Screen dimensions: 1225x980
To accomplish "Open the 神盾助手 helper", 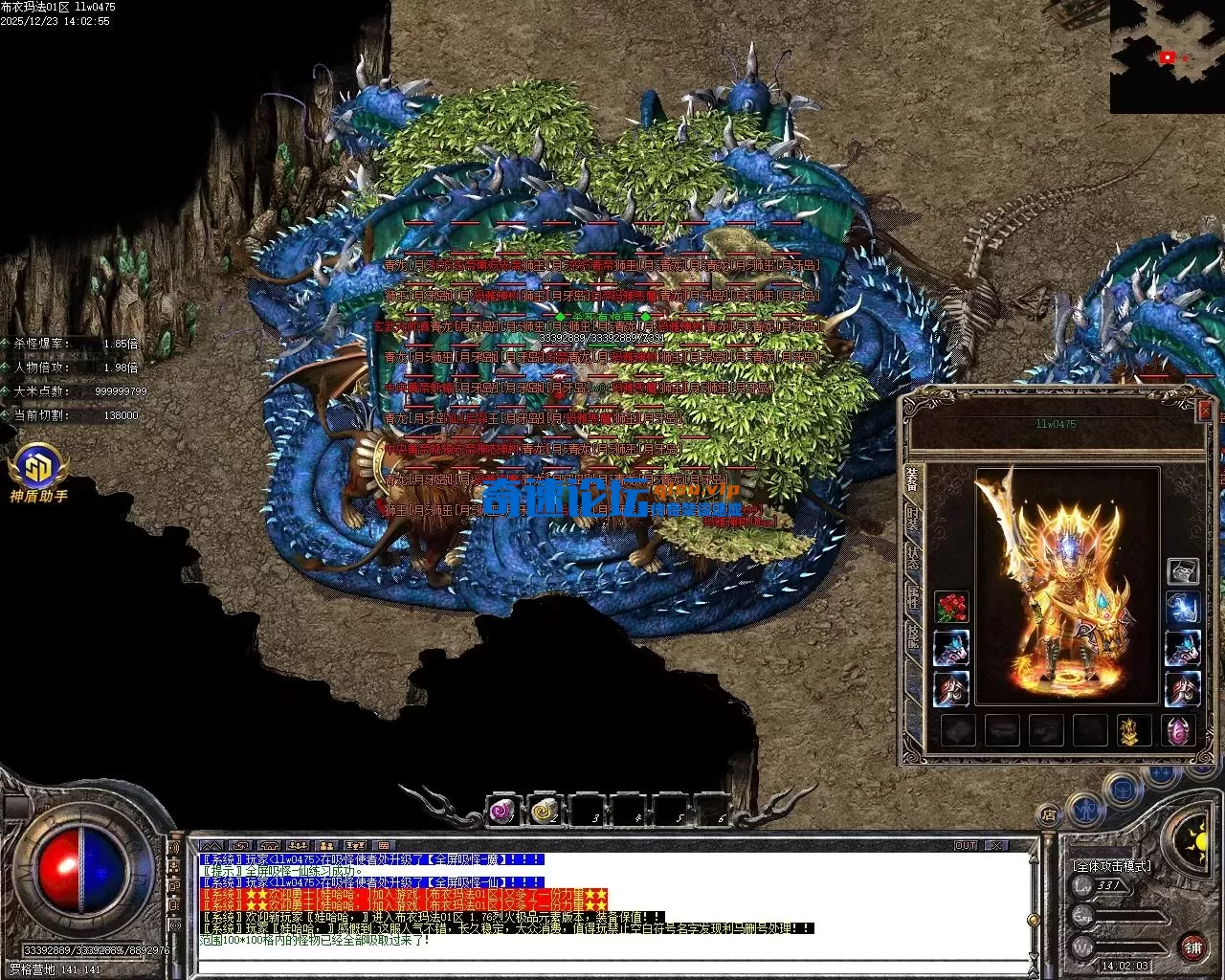I will click(38, 475).
